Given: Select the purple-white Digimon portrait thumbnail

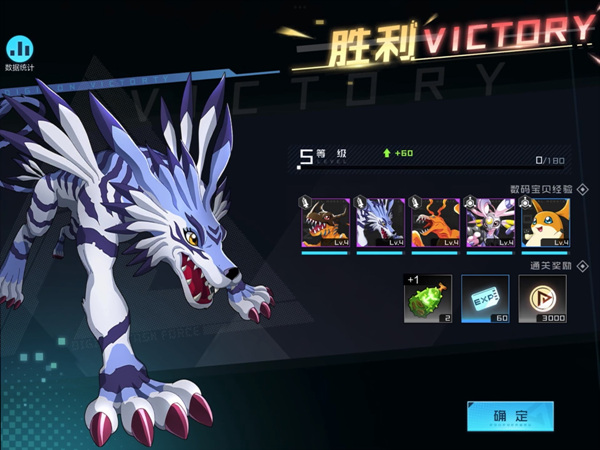Looking at the screenshot, I should [x=490, y=222].
